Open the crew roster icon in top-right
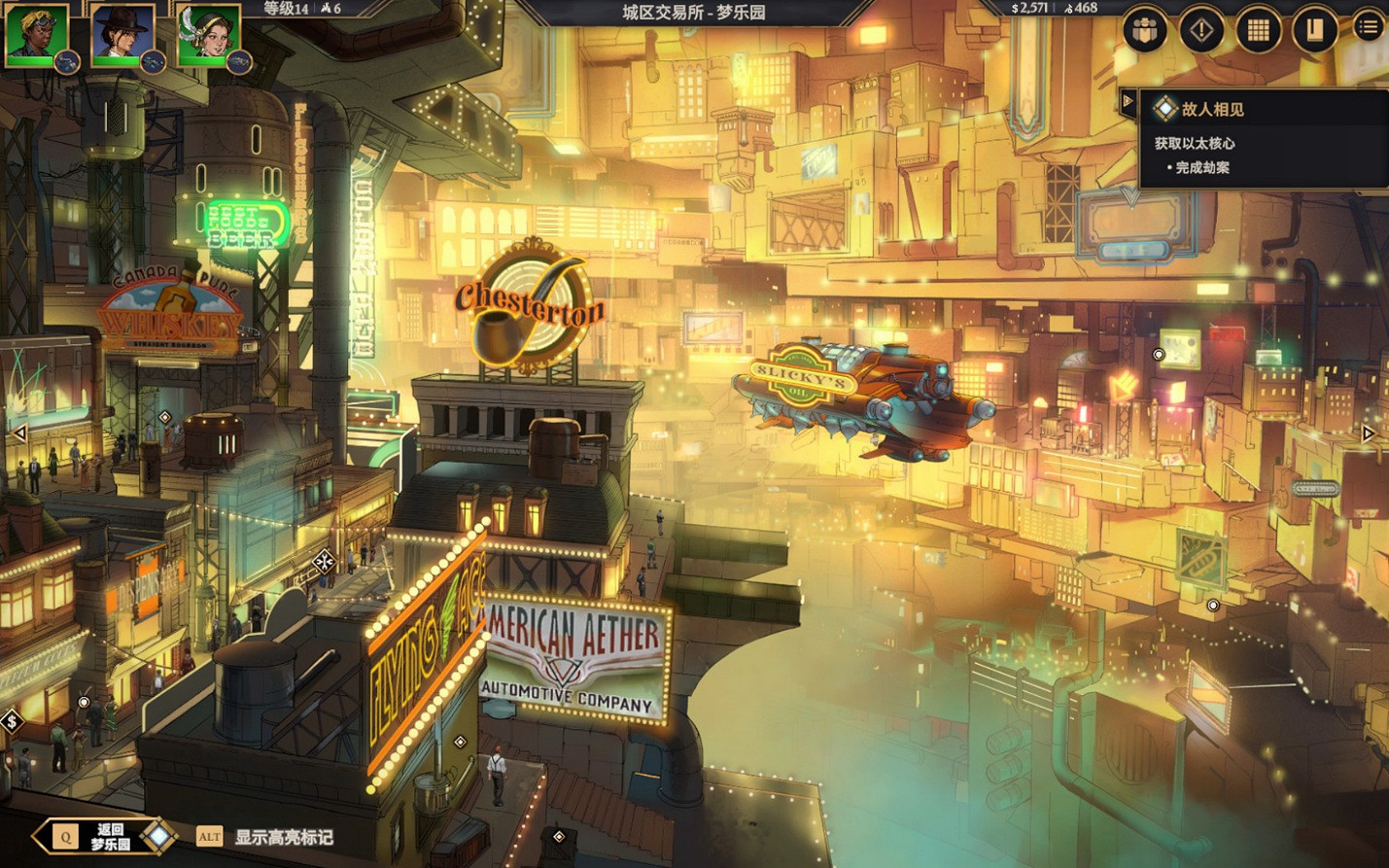The height and width of the screenshot is (868, 1389). point(1142,27)
